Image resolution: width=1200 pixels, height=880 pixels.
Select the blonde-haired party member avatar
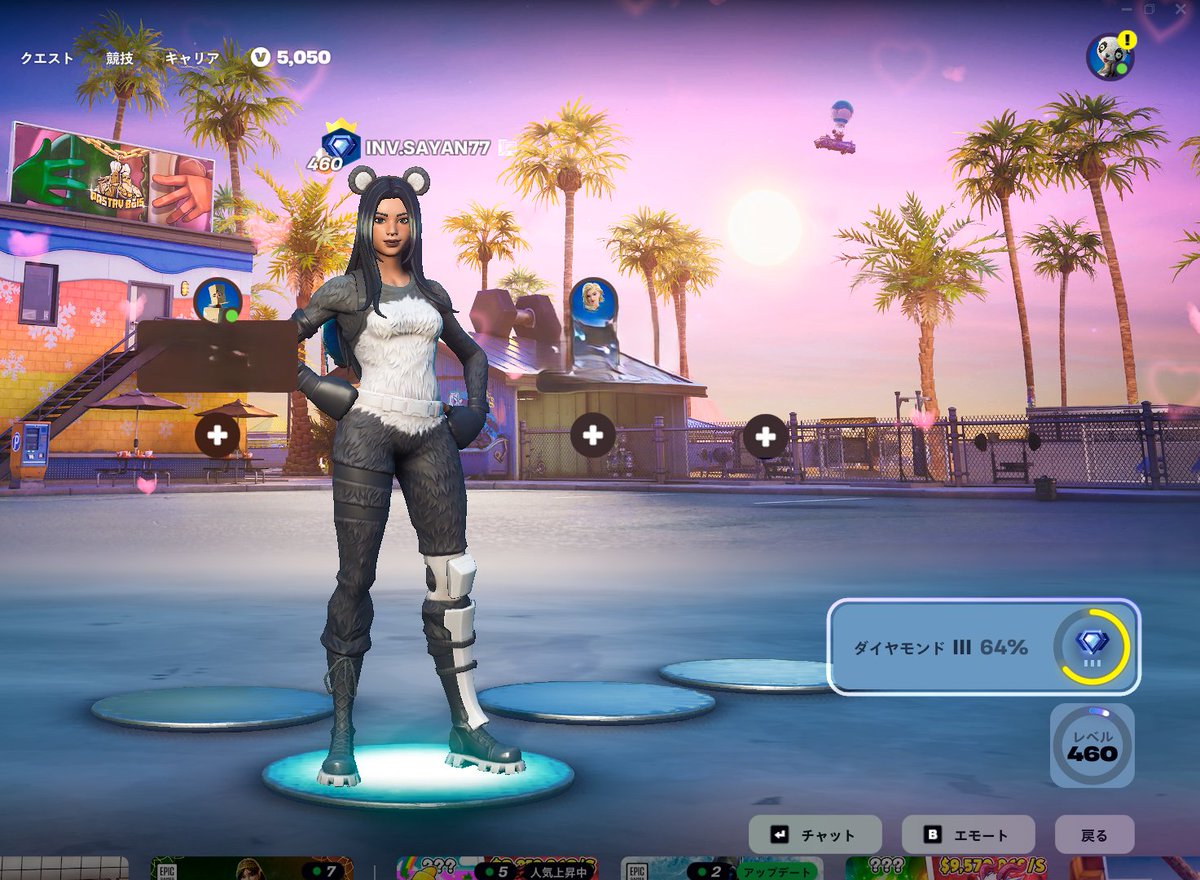pos(593,300)
